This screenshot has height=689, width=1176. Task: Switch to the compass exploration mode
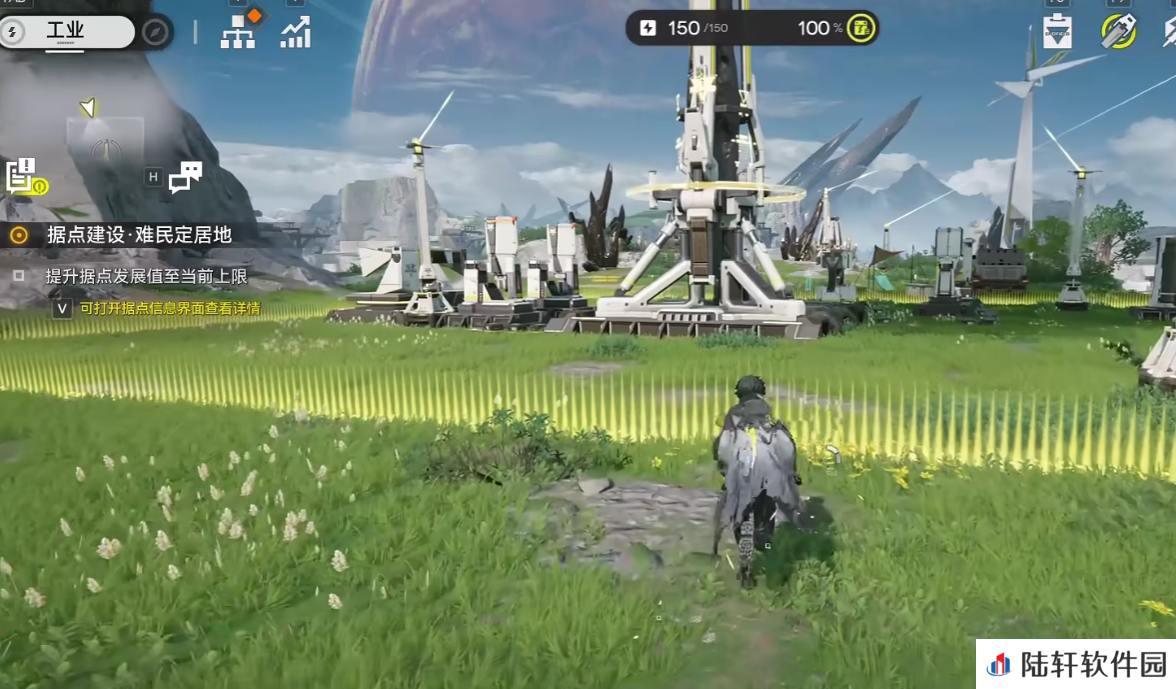tap(154, 32)
